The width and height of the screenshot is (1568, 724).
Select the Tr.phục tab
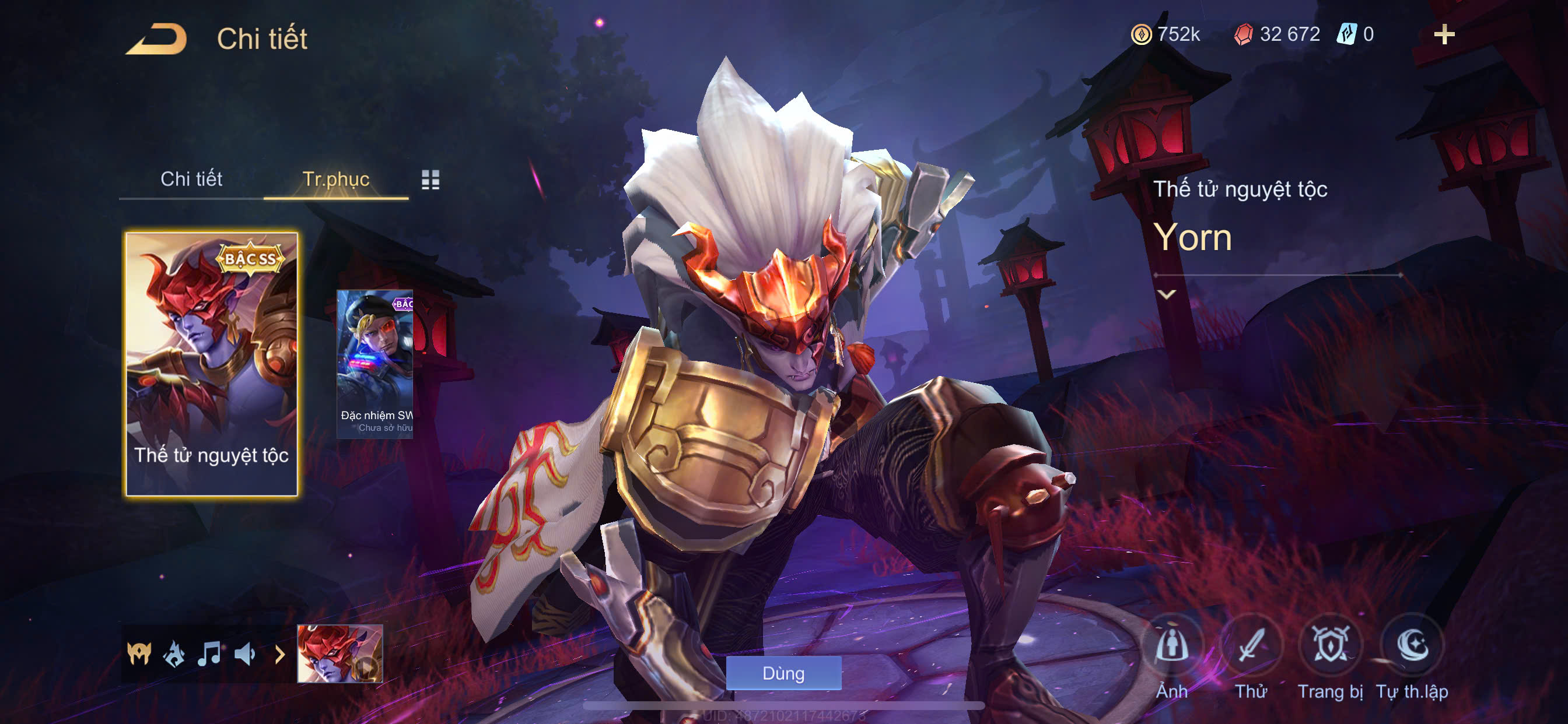click(x=335, y=179)
